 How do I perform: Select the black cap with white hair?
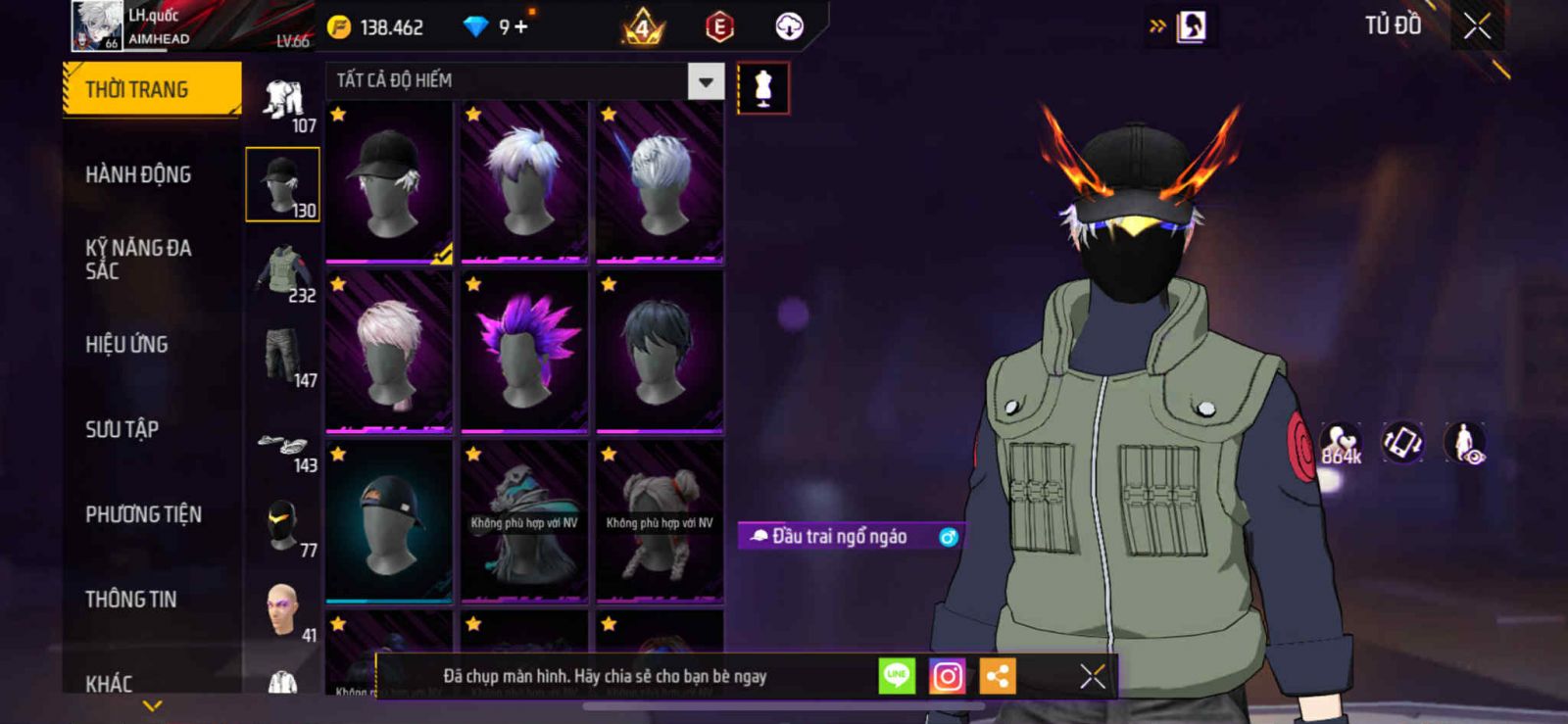click(389, 182)
